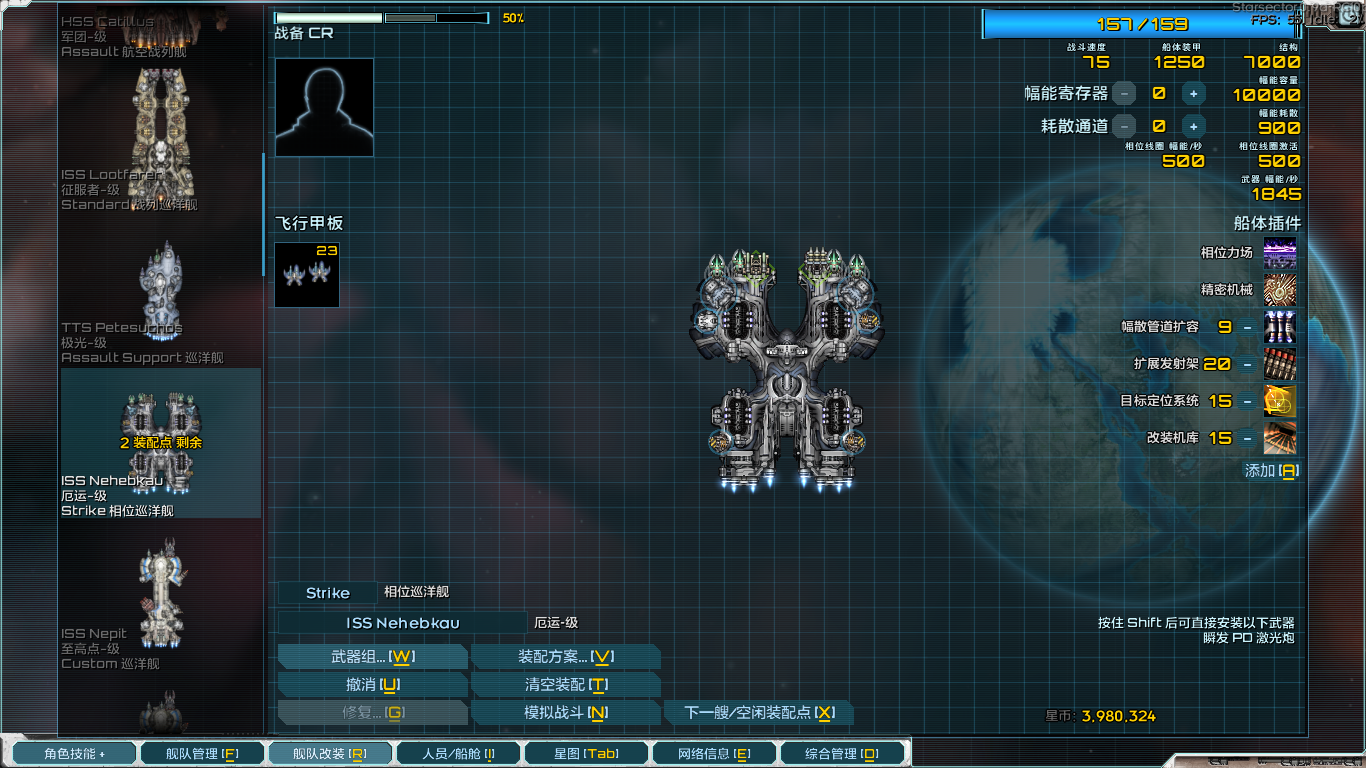This screenshot has width=1366, height=768.
Task: Switch to the 舰队管理 fleet tab
Action: coord(201,753)
